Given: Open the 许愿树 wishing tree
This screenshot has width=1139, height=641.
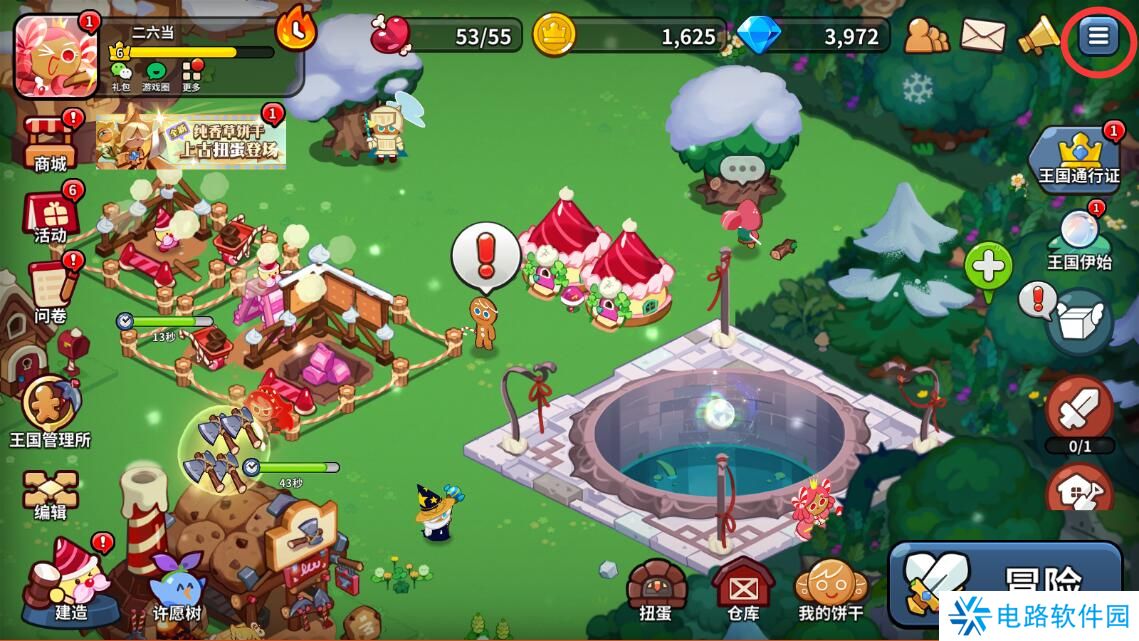Looking at the screenshot, I should click(x=176, y=585).
